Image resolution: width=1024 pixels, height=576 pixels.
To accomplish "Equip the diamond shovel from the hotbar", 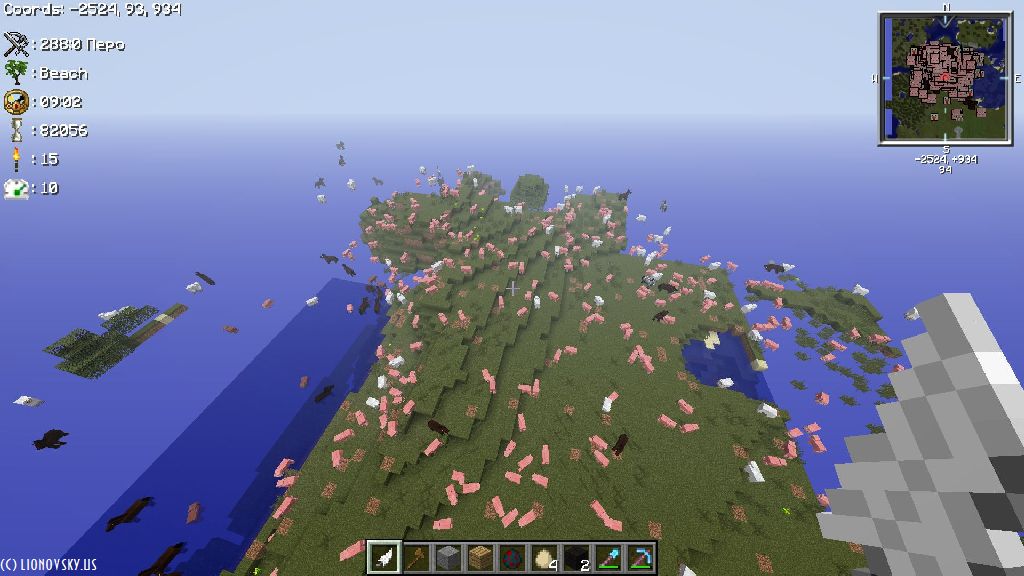I will point(608,557).
